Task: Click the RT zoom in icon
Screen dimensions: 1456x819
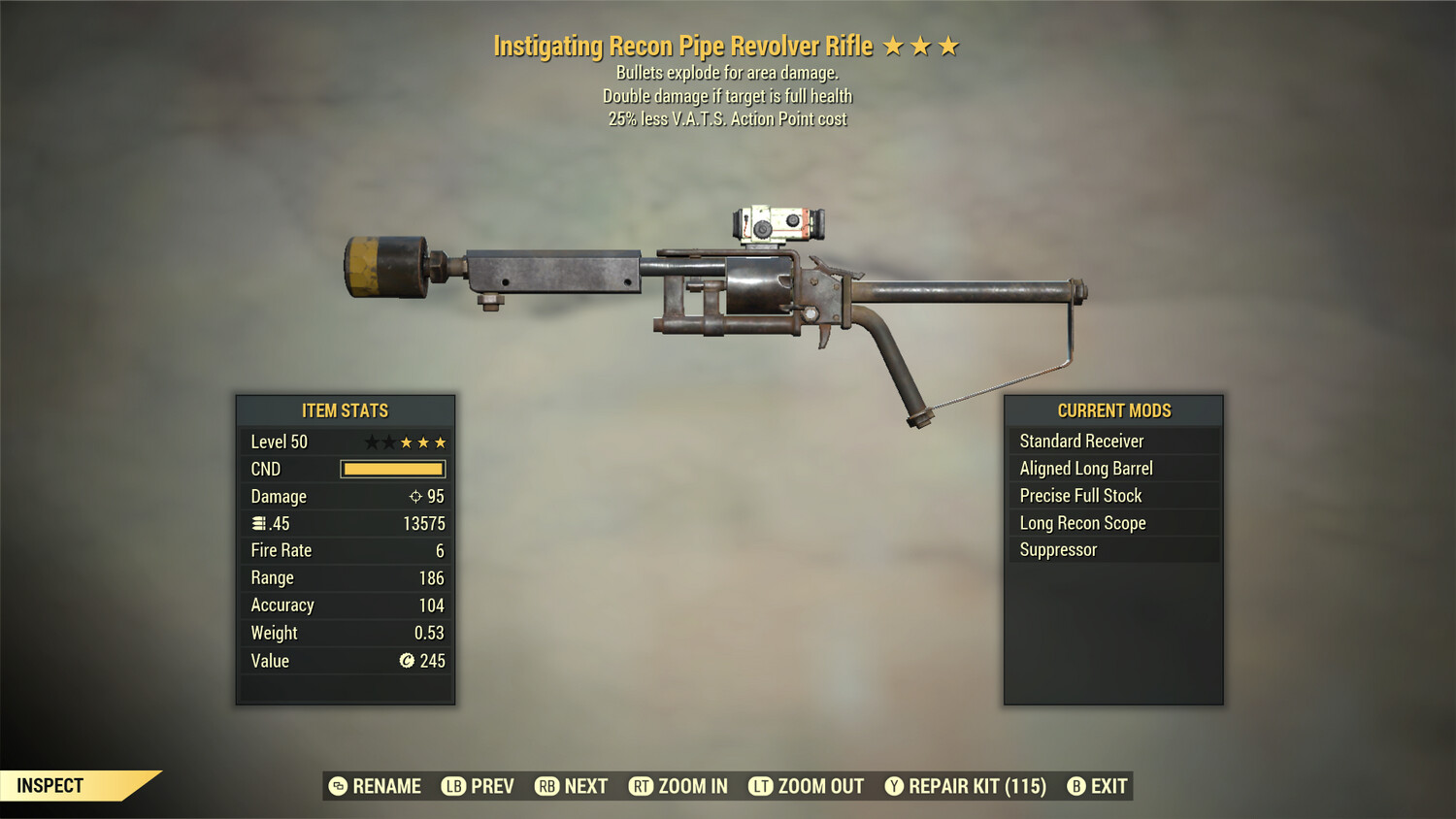Action: pyautogui.click(x=642, y=786)
